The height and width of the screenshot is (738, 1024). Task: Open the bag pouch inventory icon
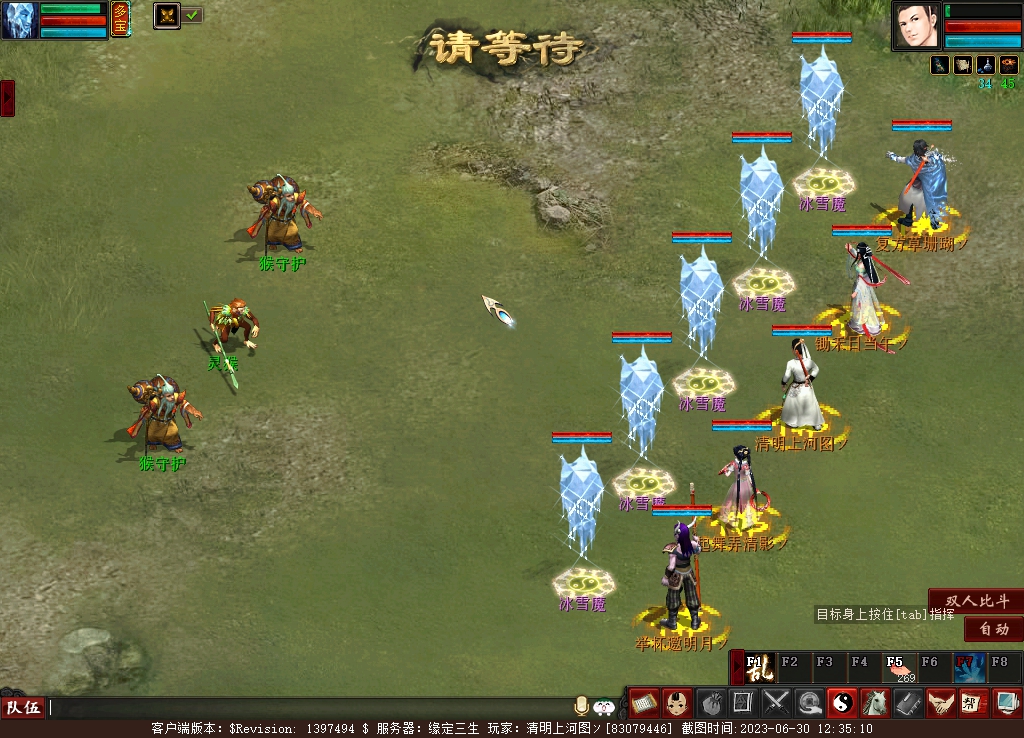(710, 703)
